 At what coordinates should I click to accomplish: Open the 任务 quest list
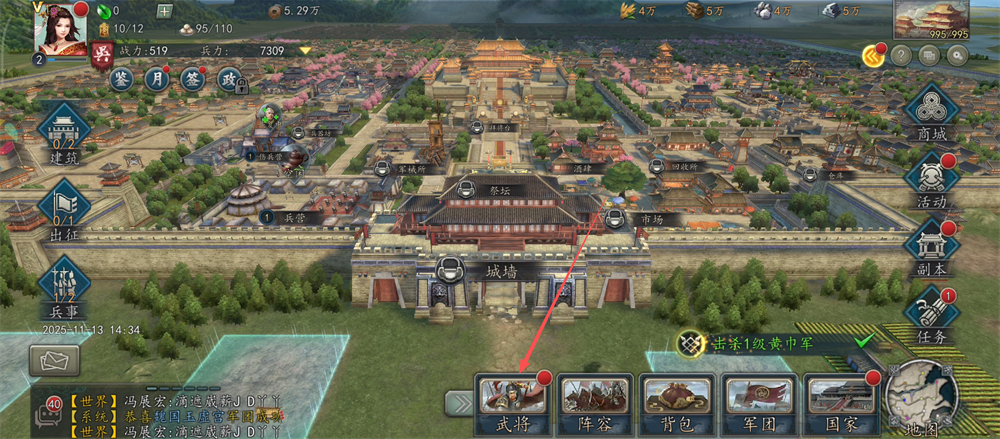pos(932,316)
